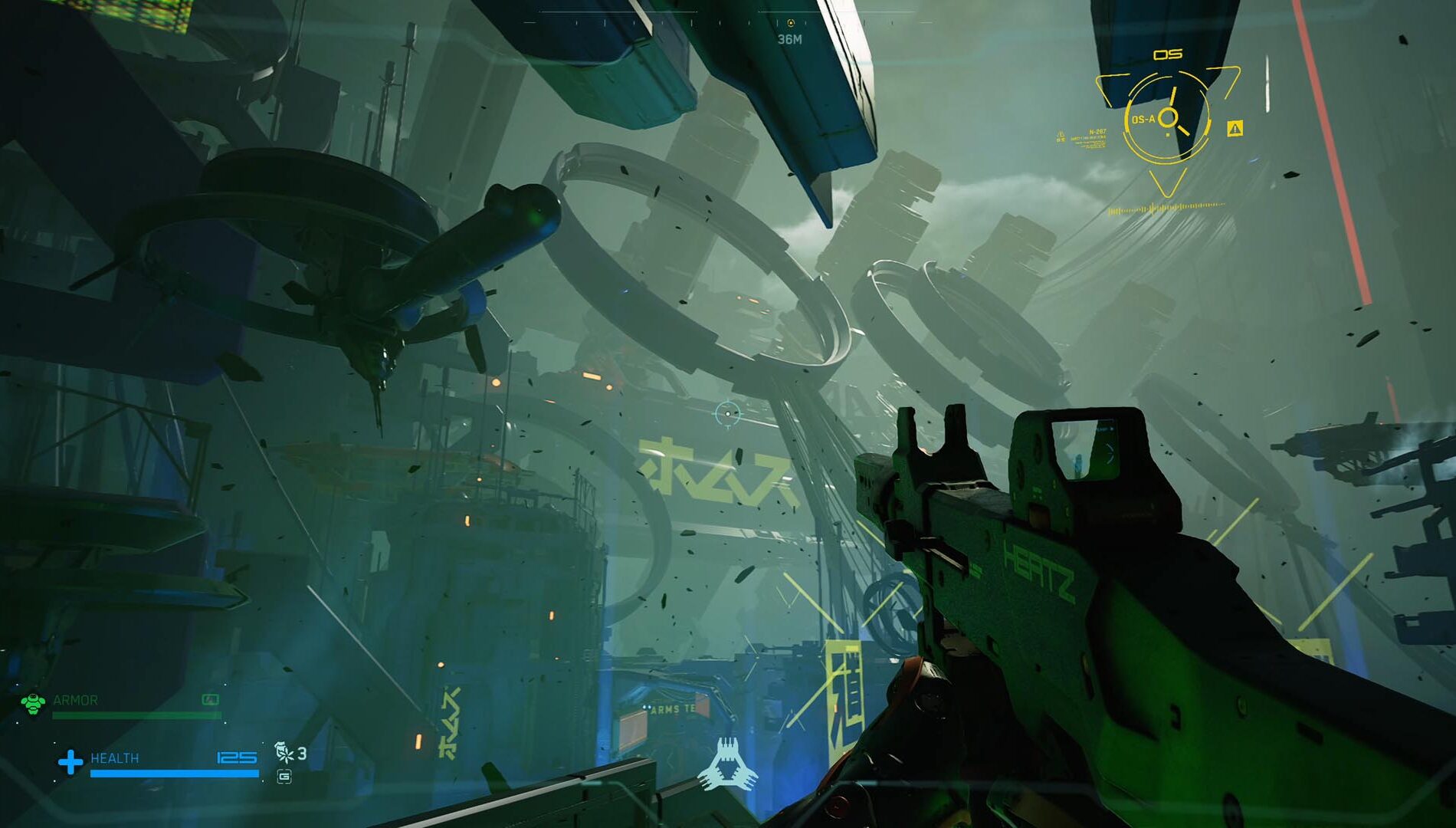The image size is (1456, 828).
Task: Click the yellow warning triangle icon
Action: point(1235,129)
